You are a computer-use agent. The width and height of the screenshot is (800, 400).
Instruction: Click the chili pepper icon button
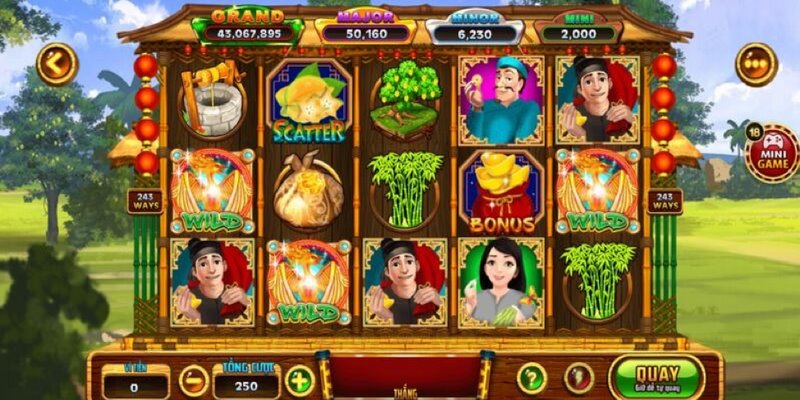click(x=579, y=378)
